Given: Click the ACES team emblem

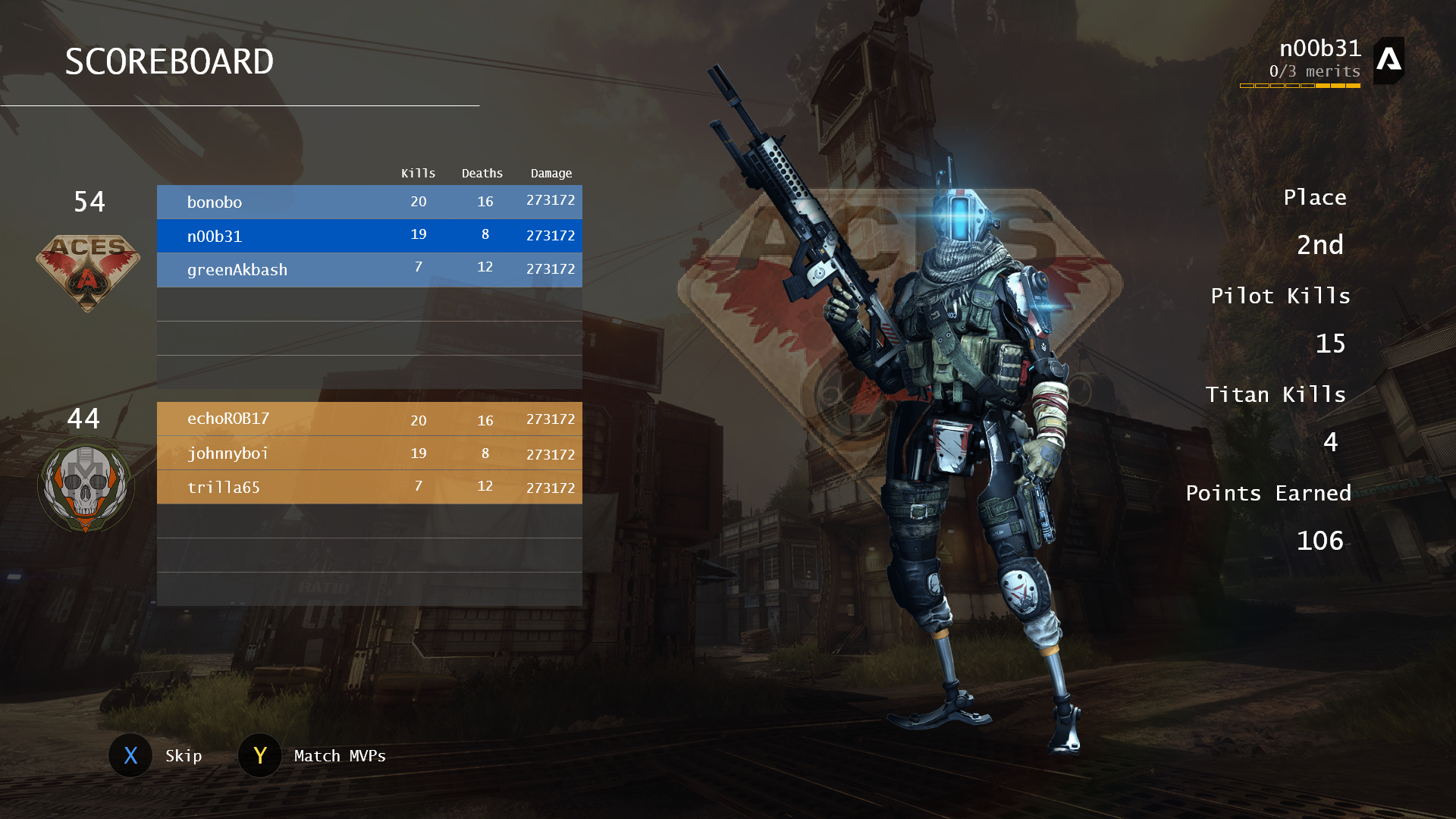Looking at the screenshot, I should click(x=88, y=271).
